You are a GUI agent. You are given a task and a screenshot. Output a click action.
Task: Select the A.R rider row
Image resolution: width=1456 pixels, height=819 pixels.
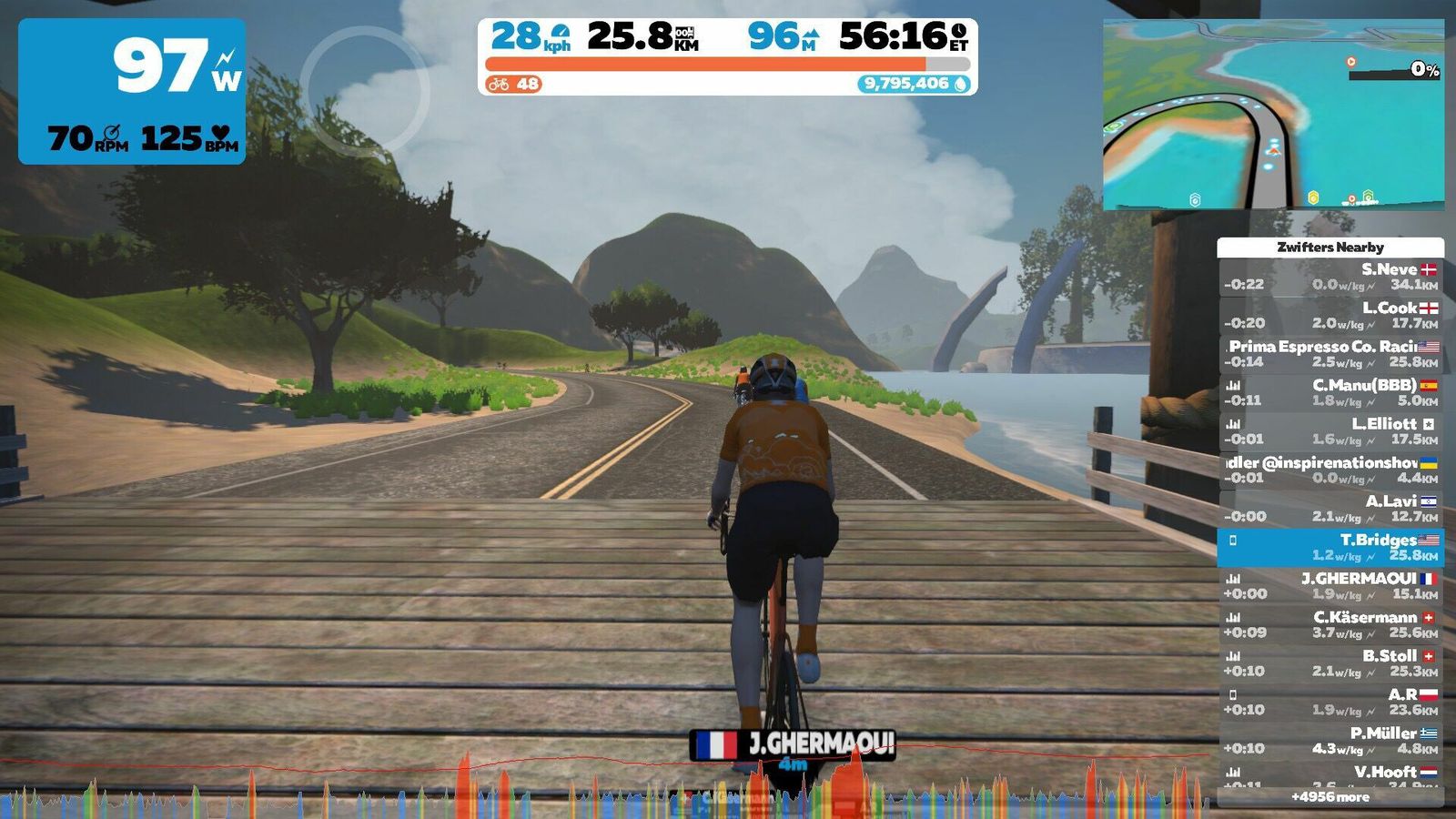tap(1330, 702)
